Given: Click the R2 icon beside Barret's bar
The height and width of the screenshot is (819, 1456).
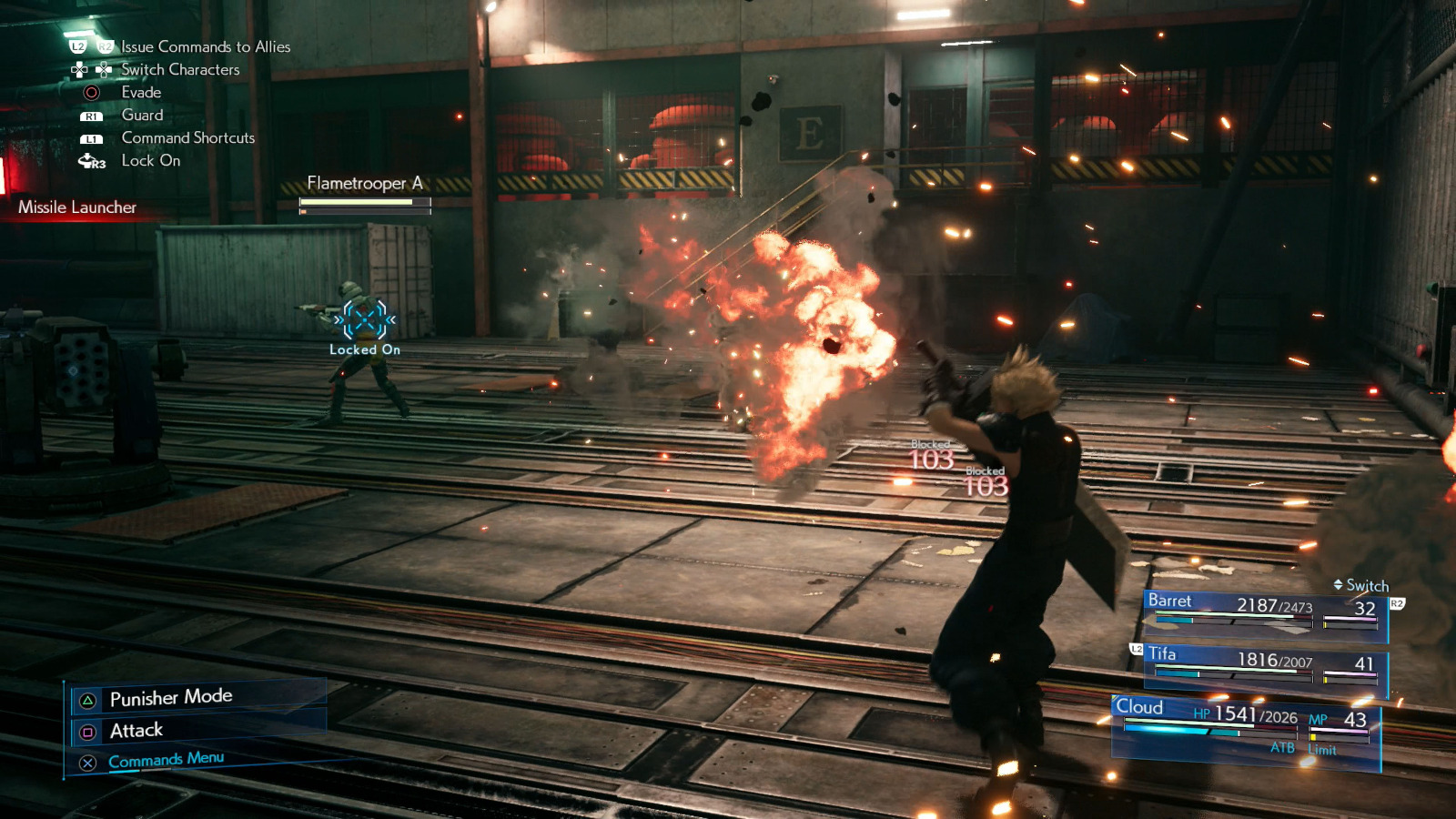Looking at the screenshot, I should pos(1398,603).
